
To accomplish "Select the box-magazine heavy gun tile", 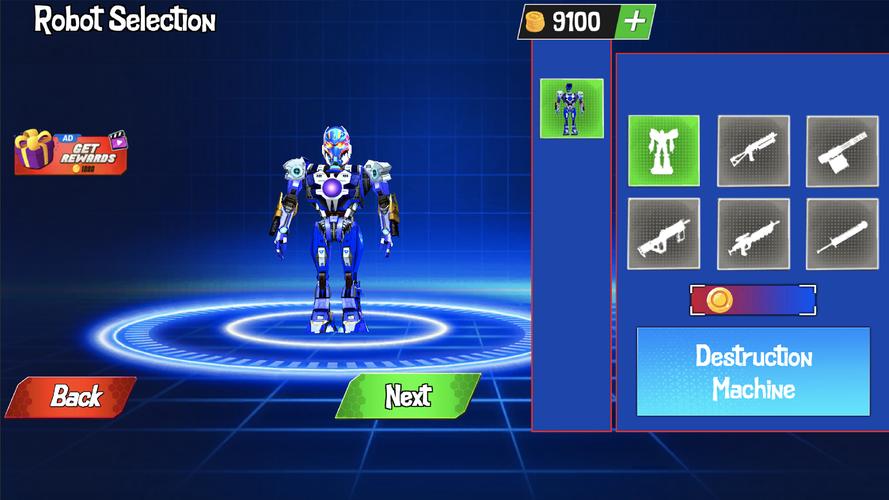I will 842,151.
